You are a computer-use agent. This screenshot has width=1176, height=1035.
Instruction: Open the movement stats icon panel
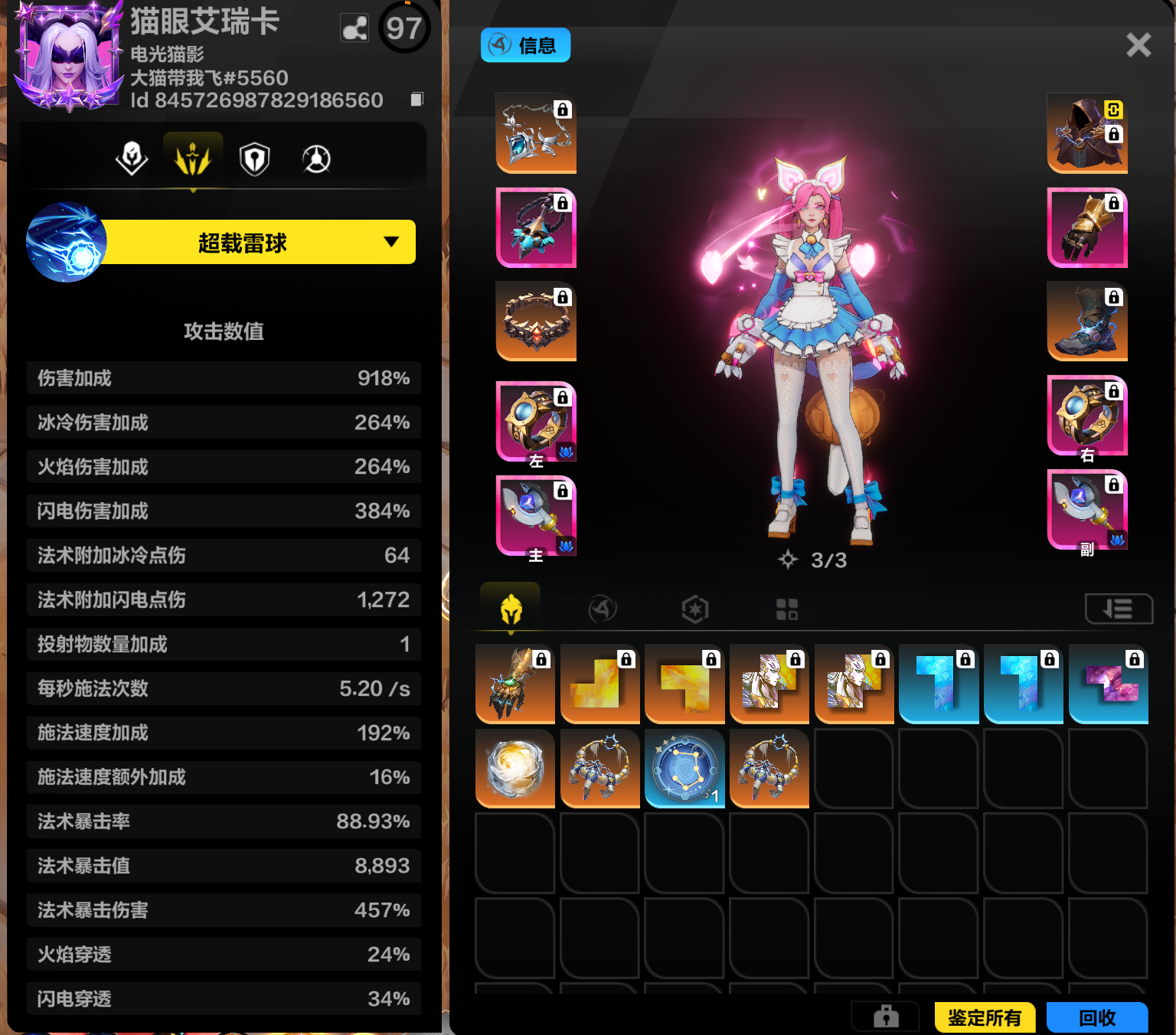click(x=316, y=158)
